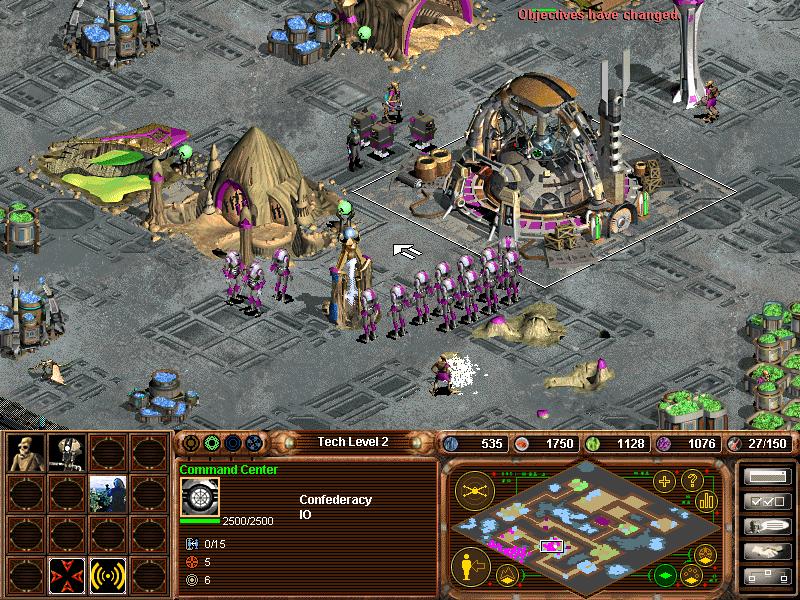Activate the yellow signal-waves command icon
Image resolution: width=800 pixels, height=600 pixels.
[107, 575]
